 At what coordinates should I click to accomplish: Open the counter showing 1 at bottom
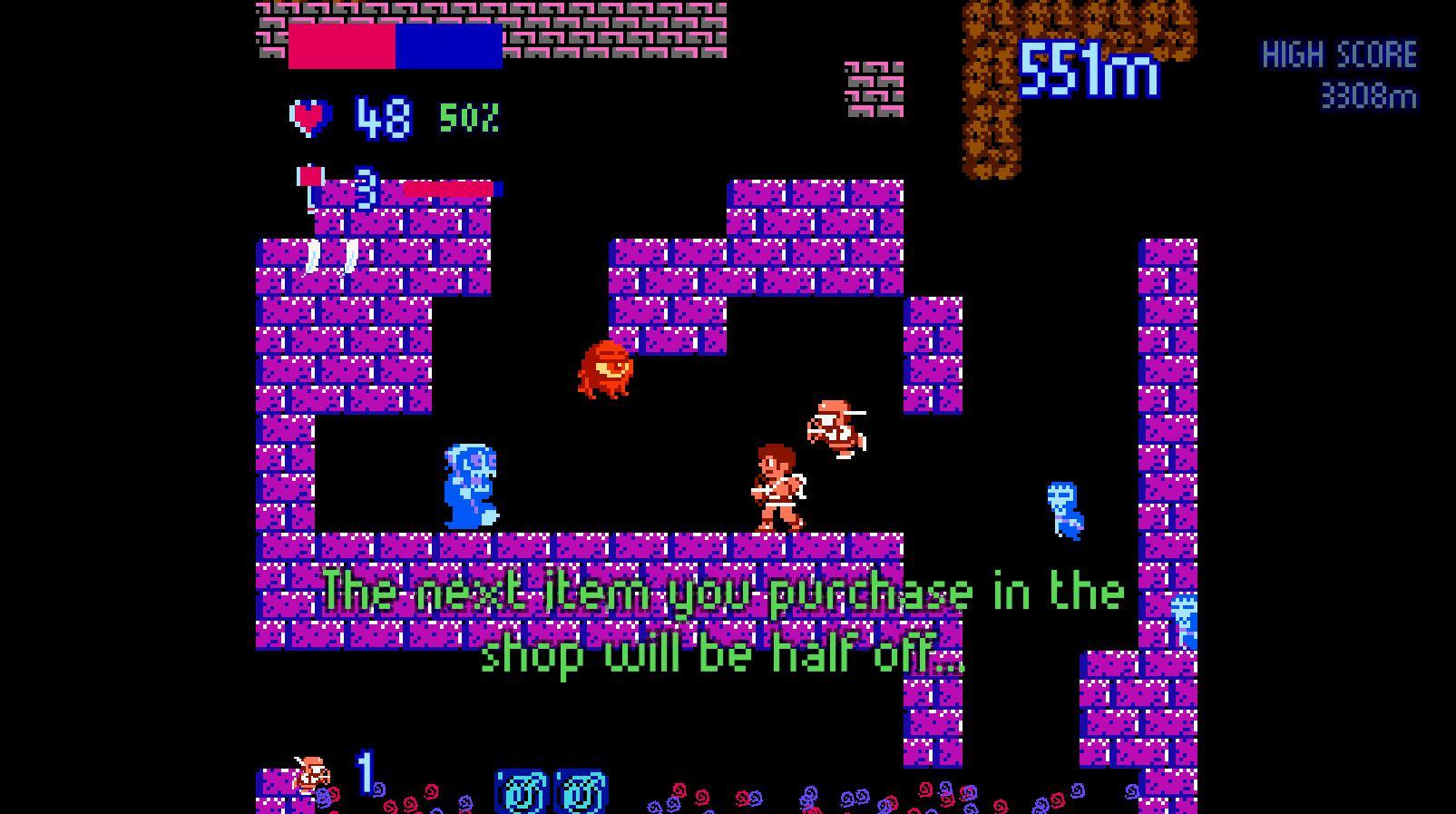pyautogui.click(x=364, y=773)
